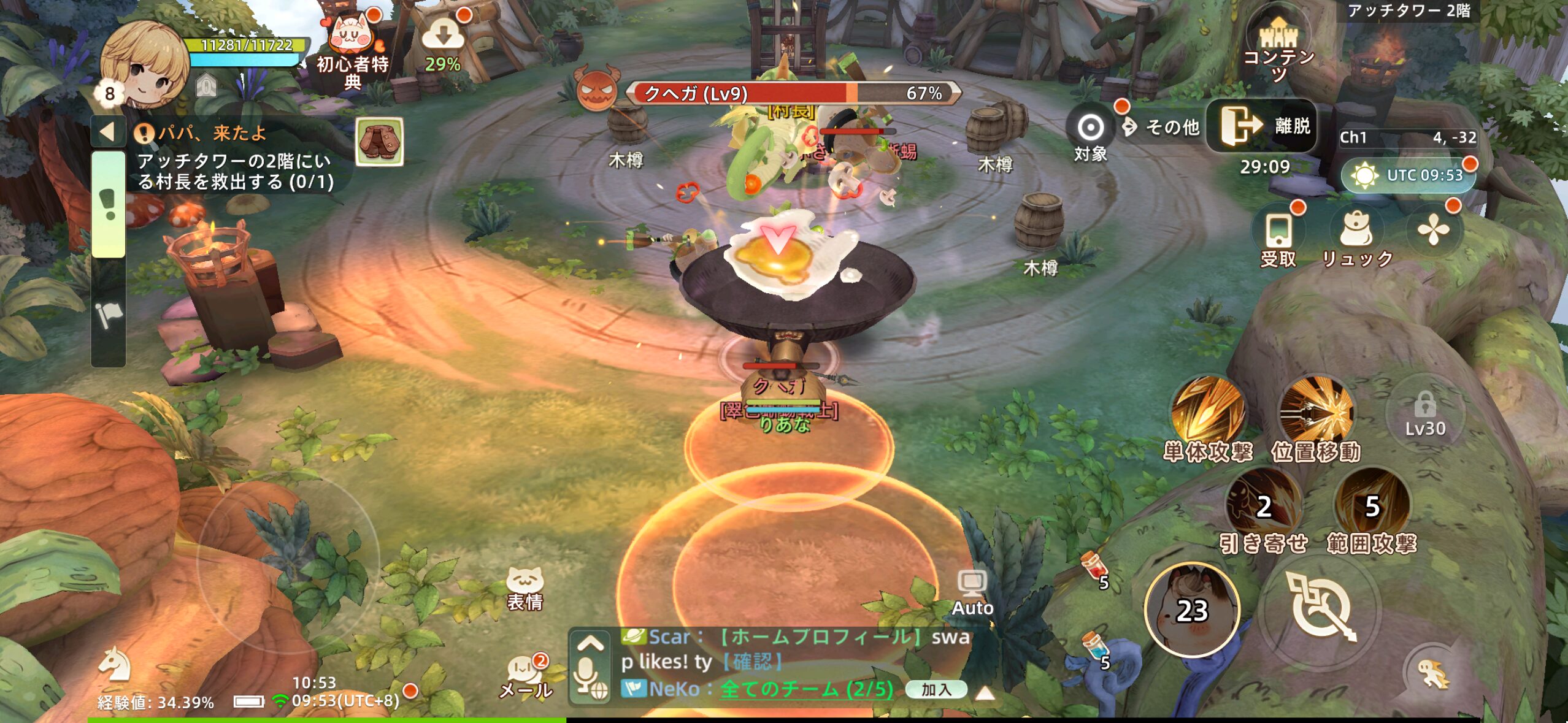Screen dimensions: 1568x723
Task: Leave the tower with 離脱 button
Action: point(1262,126)
